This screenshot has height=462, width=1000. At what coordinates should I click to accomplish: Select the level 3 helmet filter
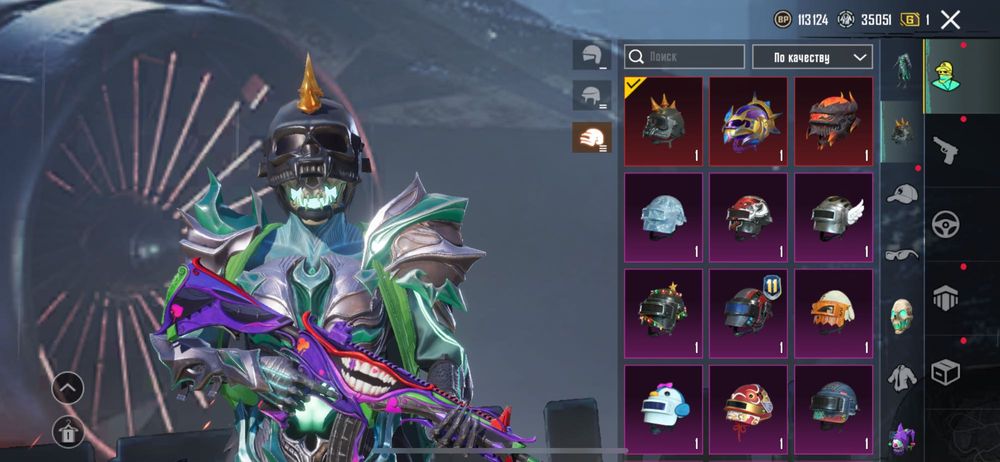click(x=591, y=137)
